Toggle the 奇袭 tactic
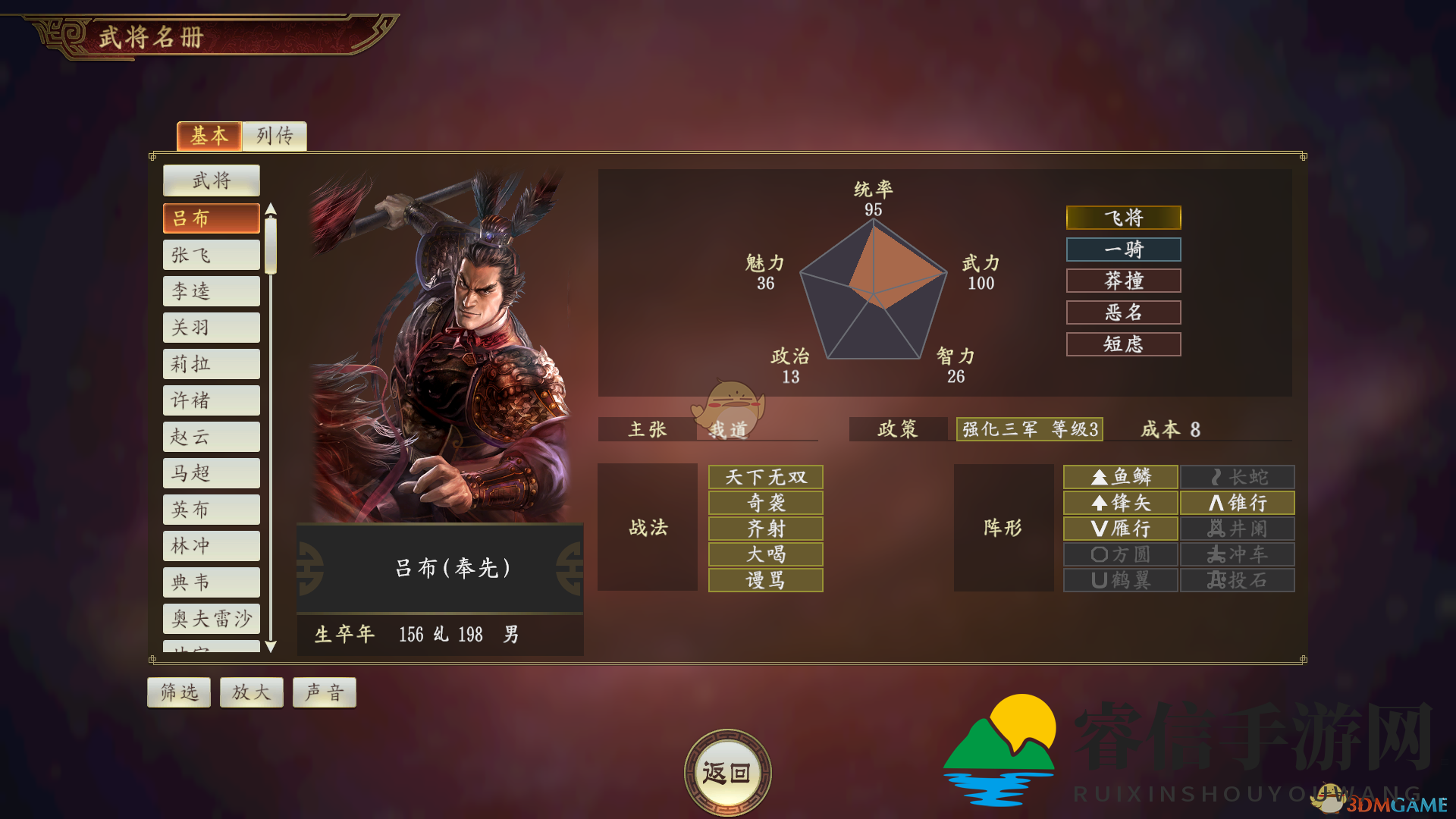The width and height of the screenshot is (1456, 819). (764, 502)
